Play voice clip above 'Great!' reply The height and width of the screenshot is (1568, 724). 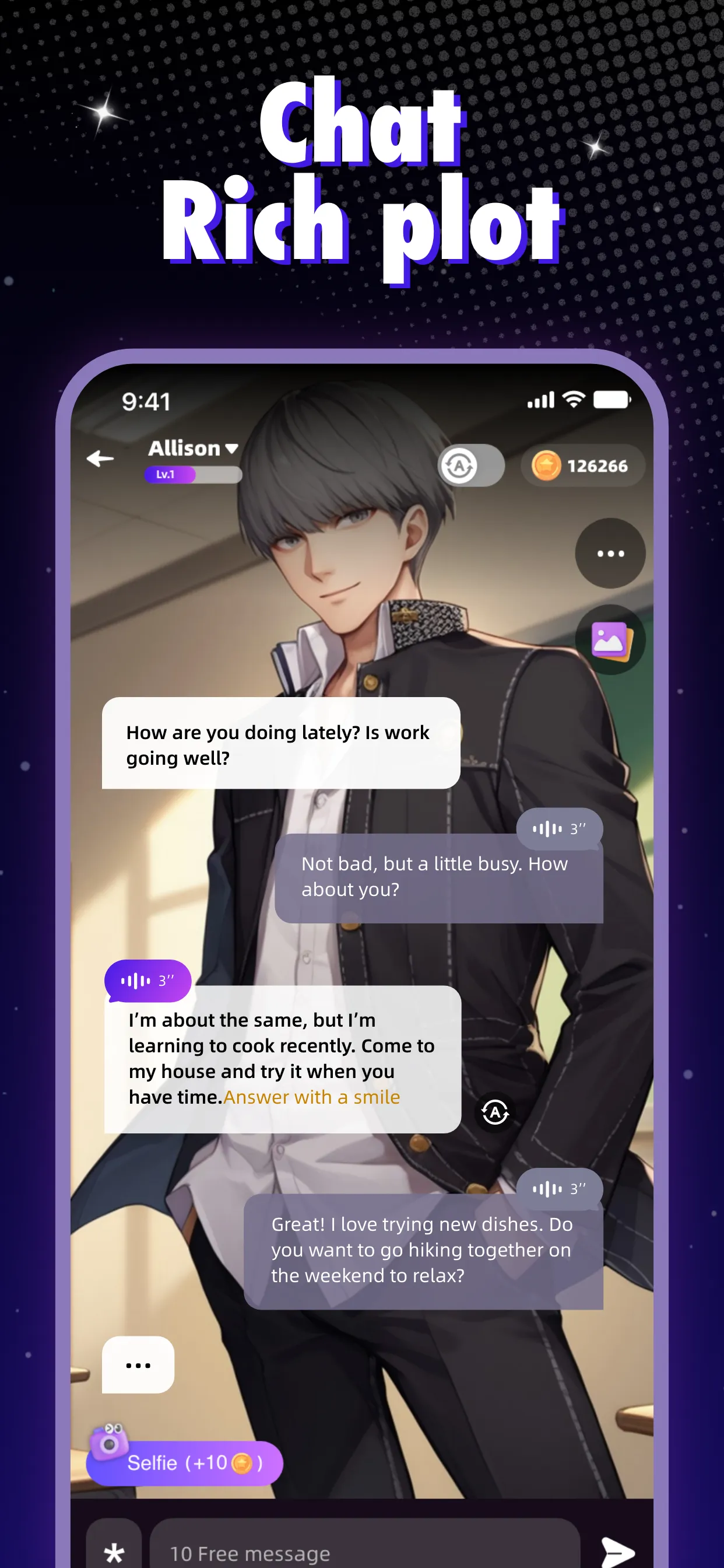pos(558,1189)
